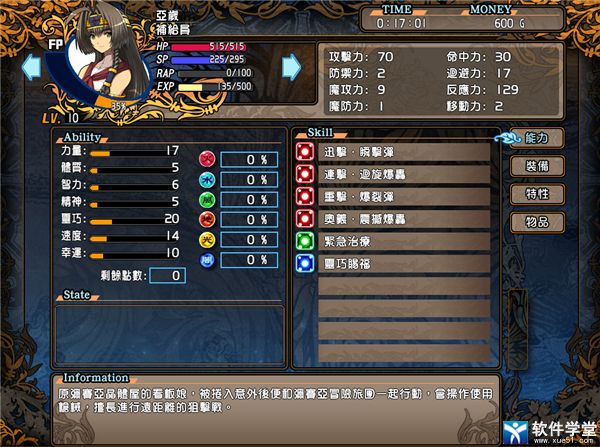600x447 pixels.
Task: Click the yellow light element orb
Action: 207,238
